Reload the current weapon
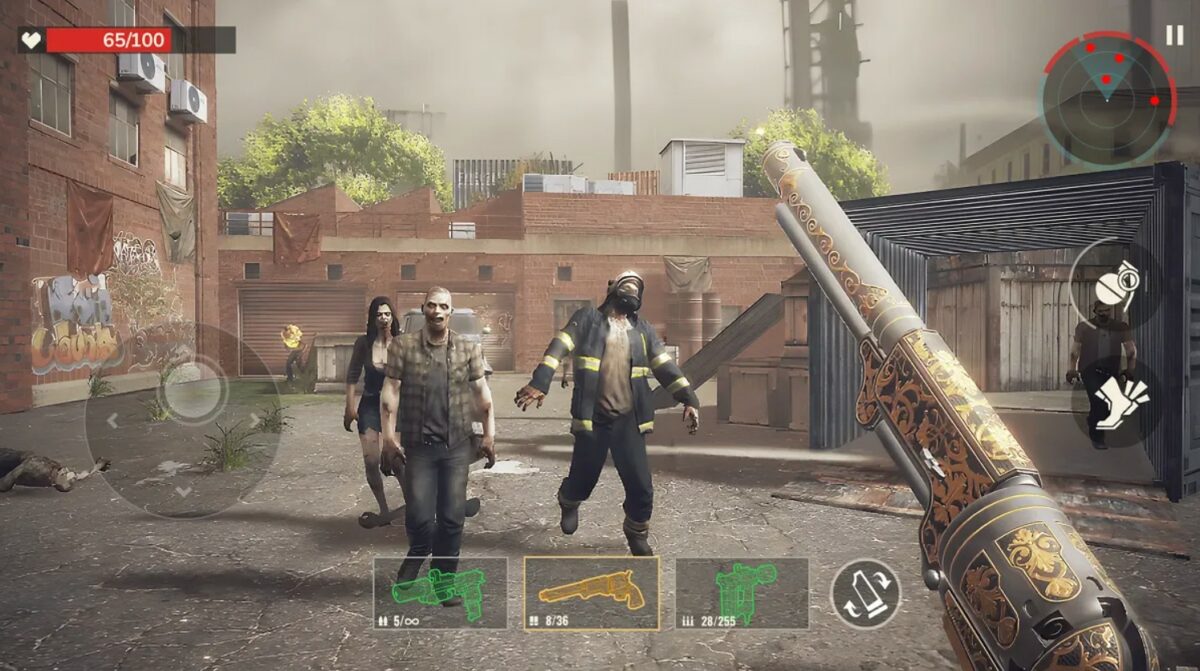This screenshot has width=1200, height=671. pyautogui.click(x=865, y=593)
